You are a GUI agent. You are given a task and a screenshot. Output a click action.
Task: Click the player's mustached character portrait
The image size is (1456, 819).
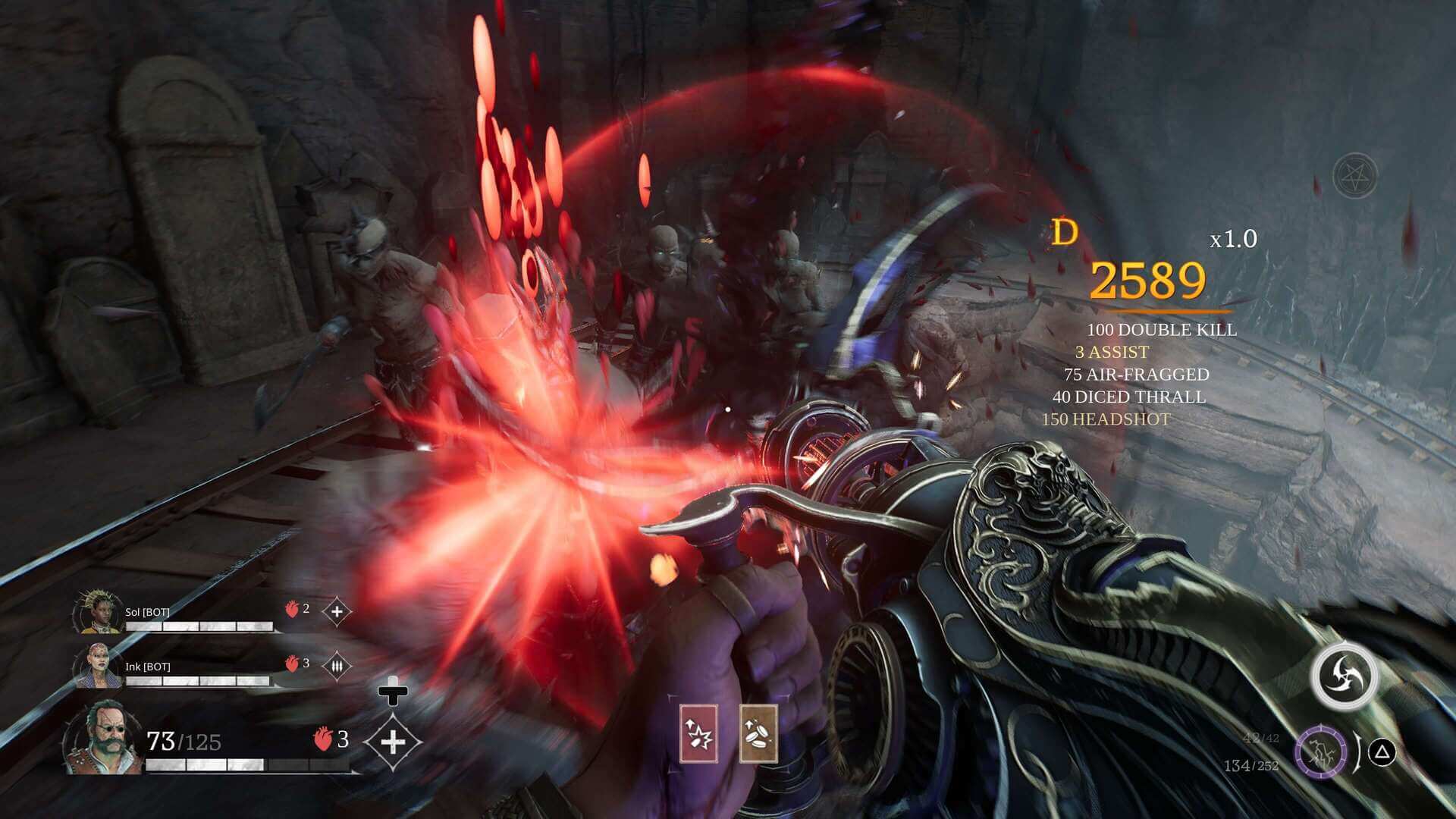pyautogui.click(x=103, y=739)
